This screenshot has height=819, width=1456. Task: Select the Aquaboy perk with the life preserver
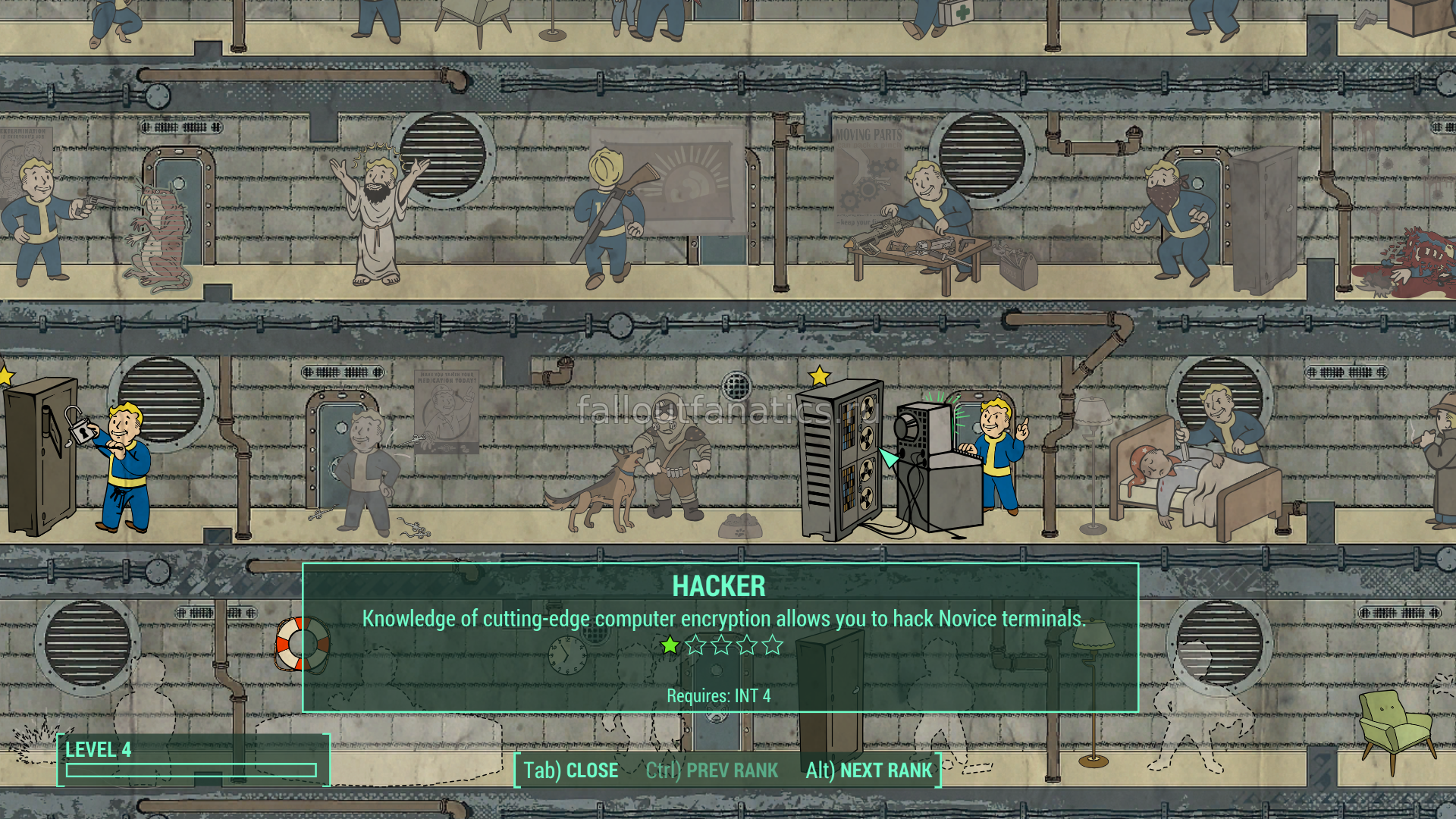coord(301,645)
